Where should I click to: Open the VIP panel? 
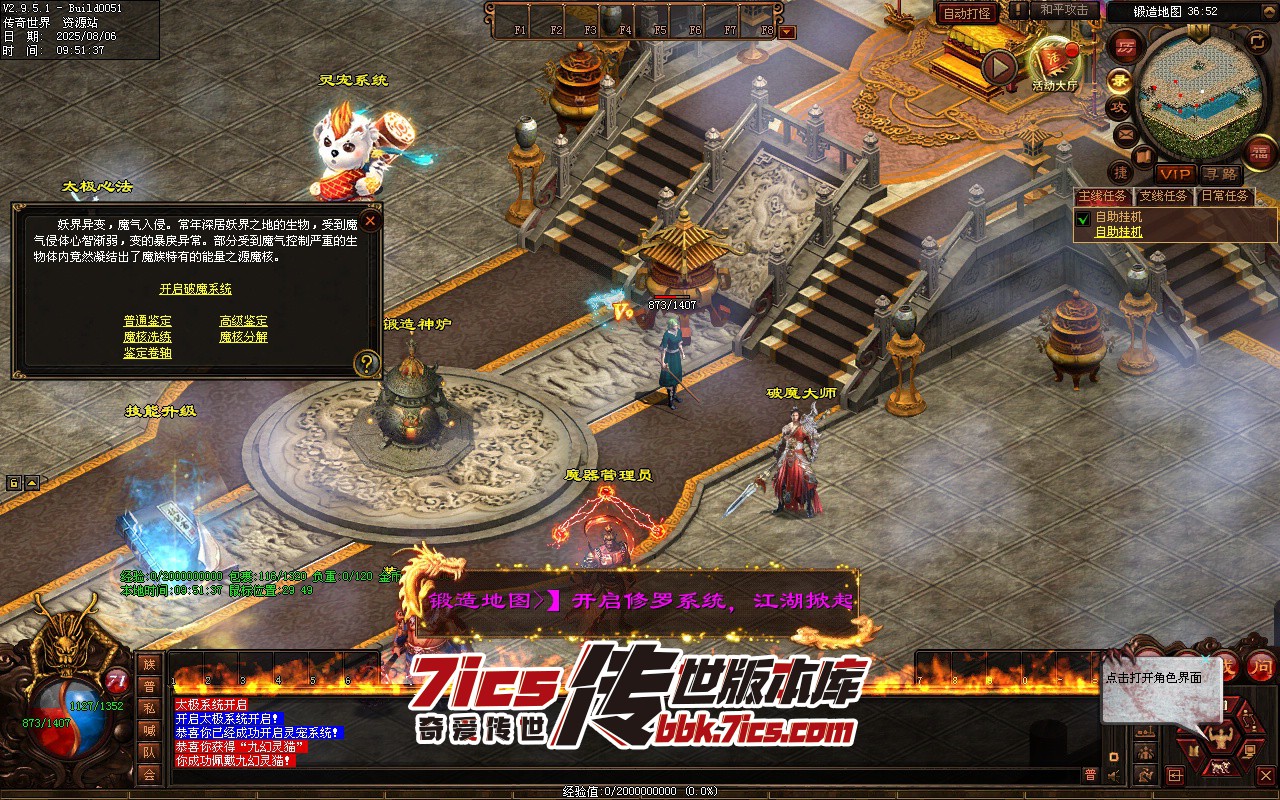pyautogui.click(x=1176, y=174)
